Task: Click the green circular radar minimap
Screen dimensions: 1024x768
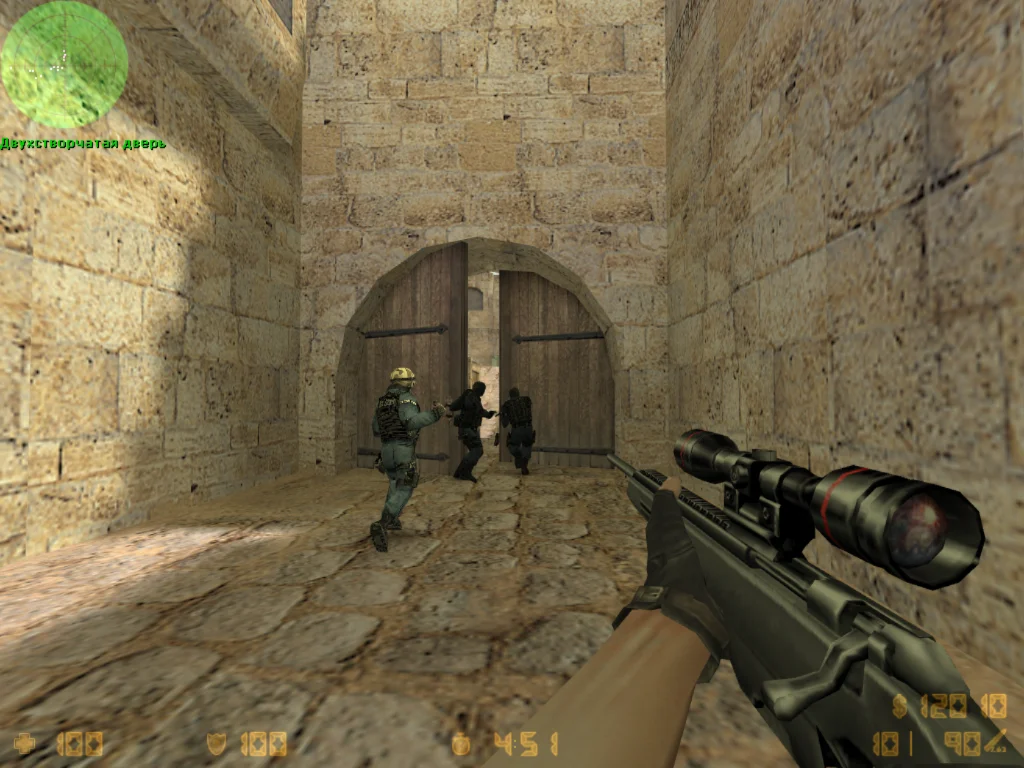Action: [x=64, y=64]
